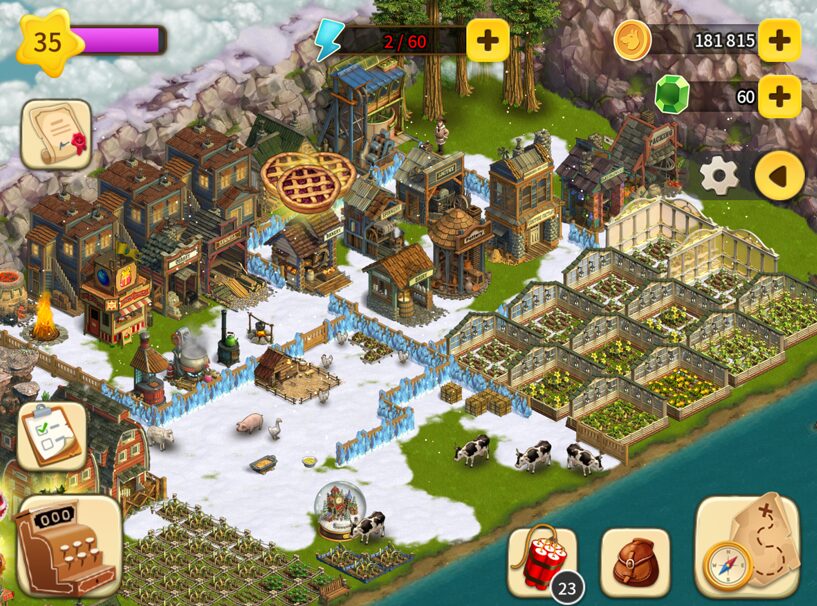View the clipboard task checklist
Image resolution: width=817 pixels, height=606 pixels.
[x=52, y=435]
